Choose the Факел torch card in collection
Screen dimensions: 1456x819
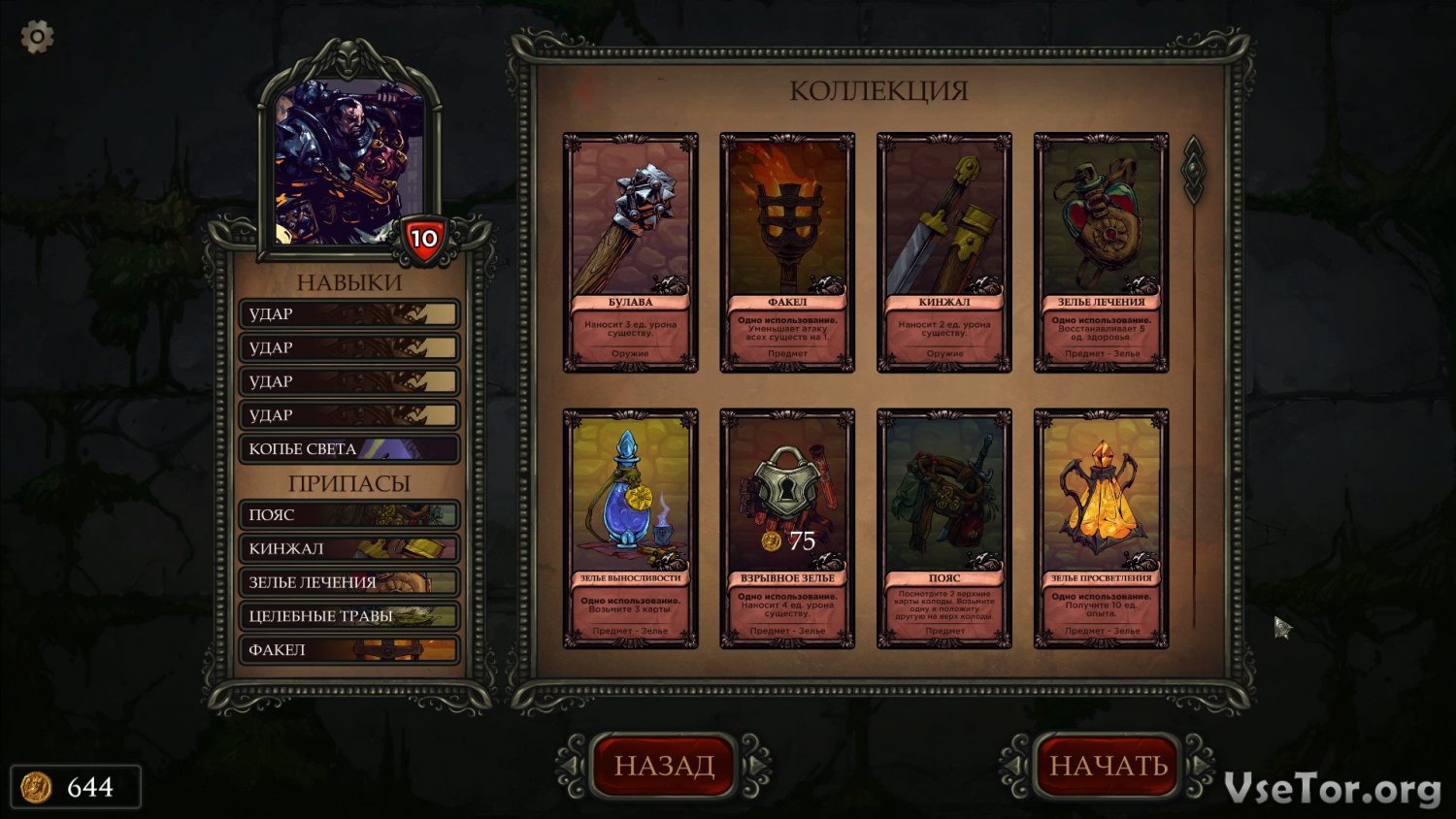(787, 252)
